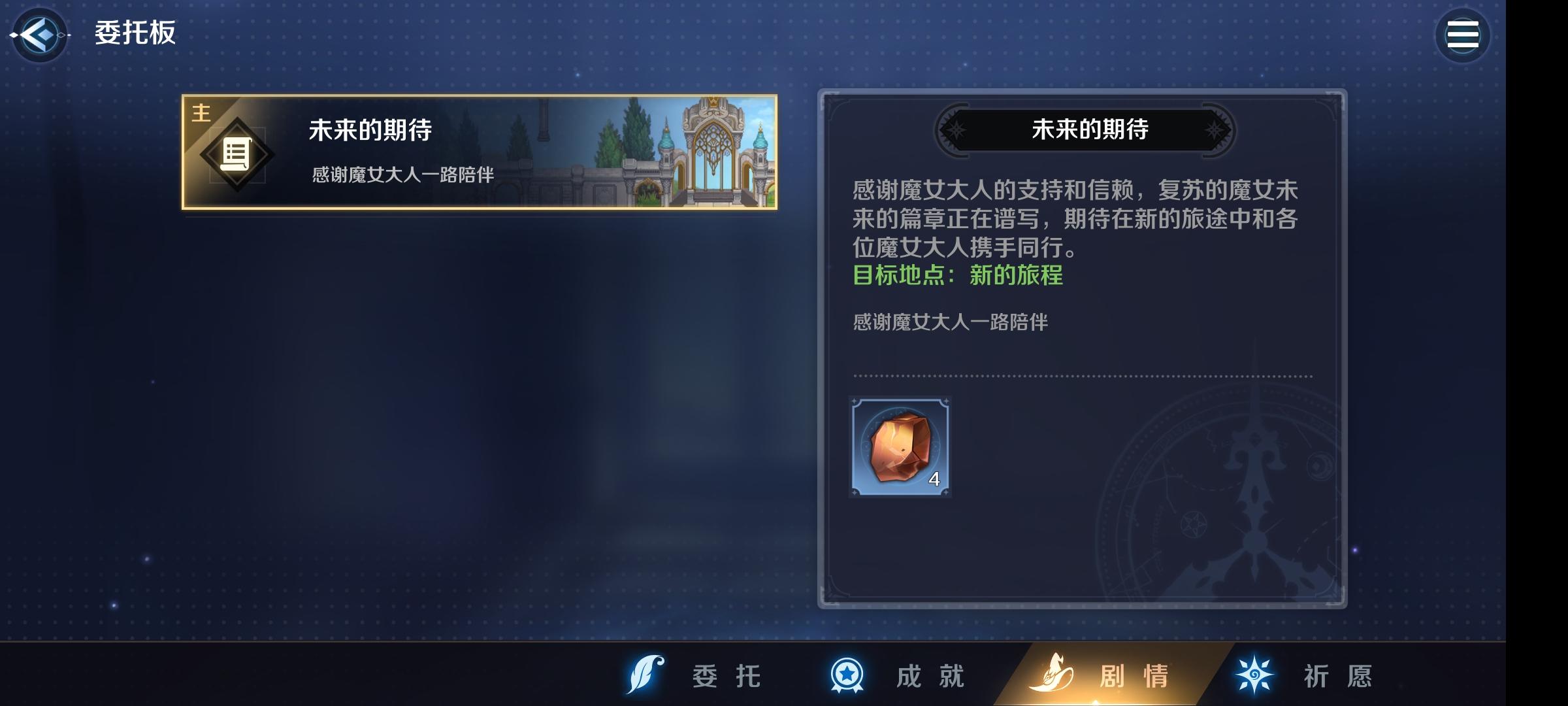Click the 主 badge on the quest card
Screen dimensions: 1568x706
[201, 112]
